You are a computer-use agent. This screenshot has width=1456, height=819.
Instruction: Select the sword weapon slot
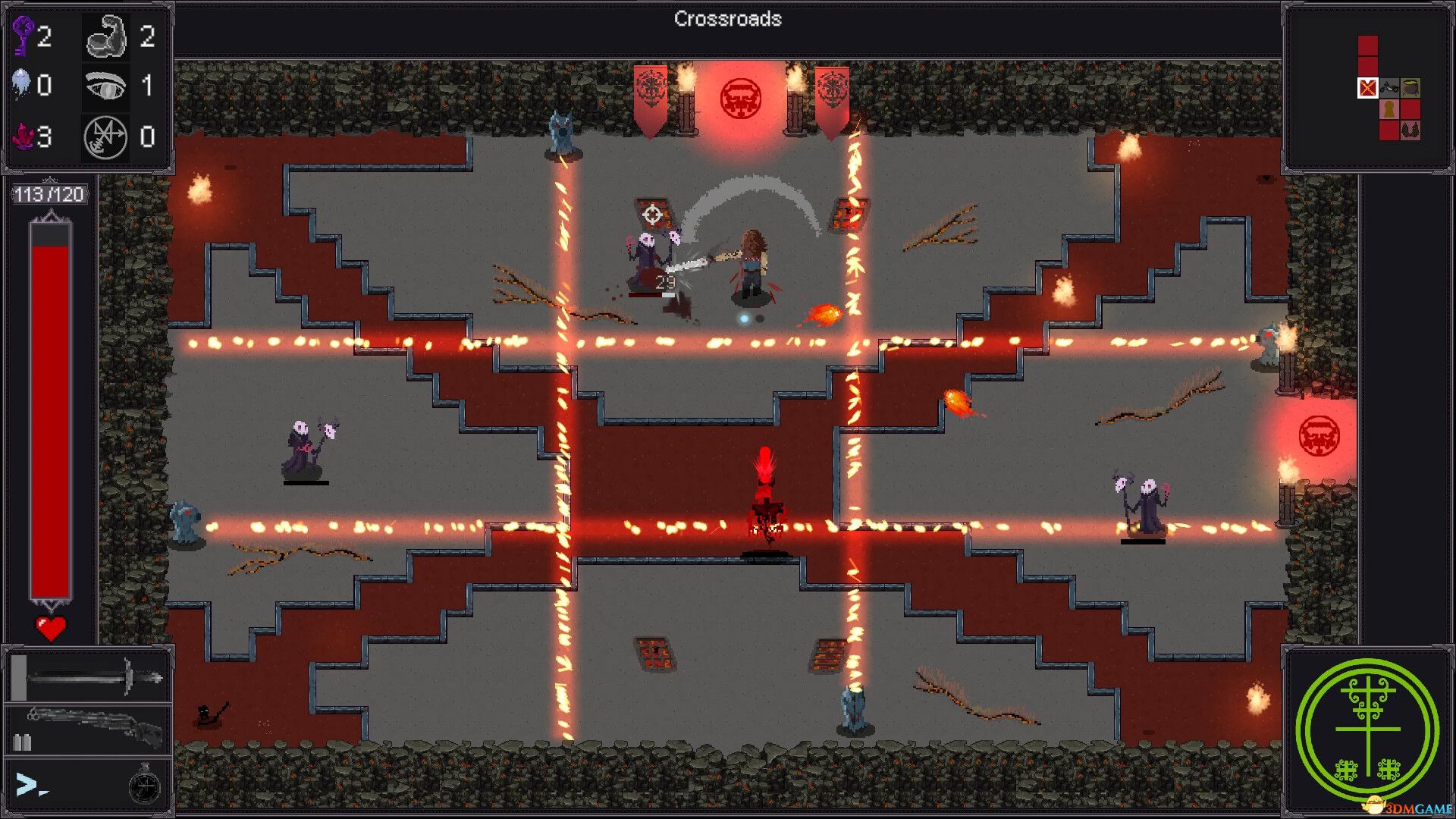click(89, 676)
